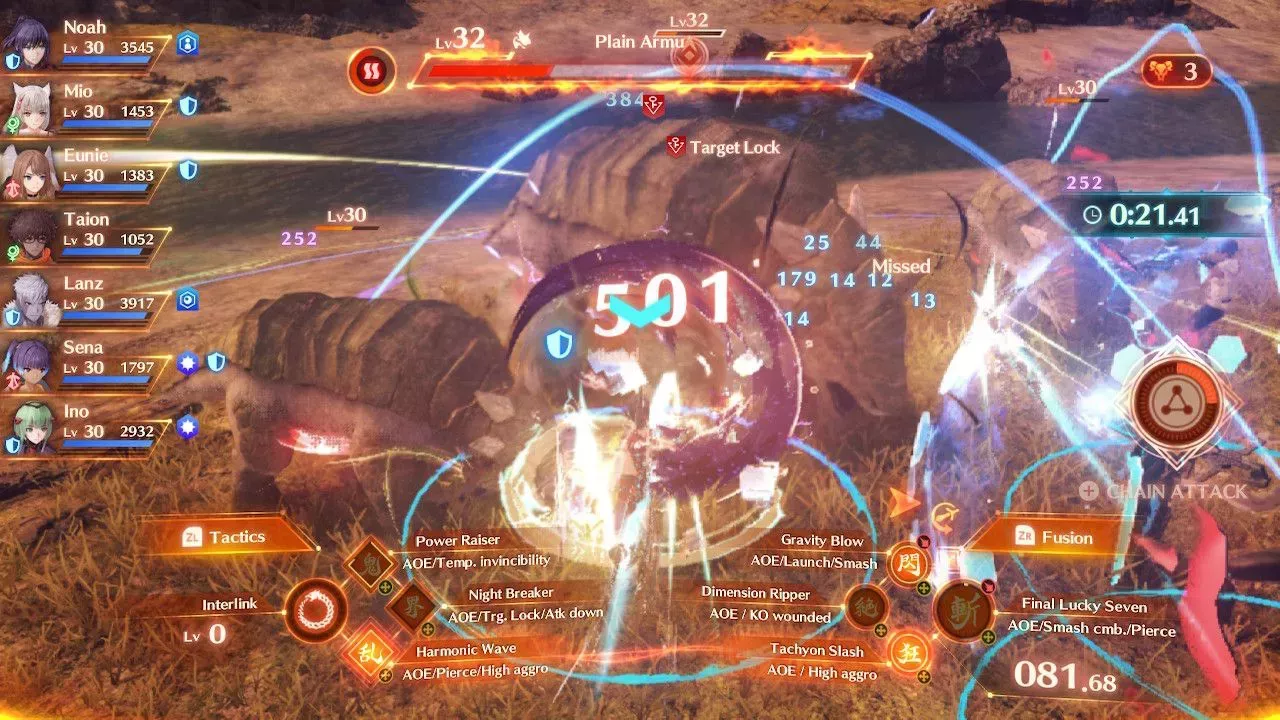Open the Fusion arts panel
1280x720 pixels.
coord(1054,538)
